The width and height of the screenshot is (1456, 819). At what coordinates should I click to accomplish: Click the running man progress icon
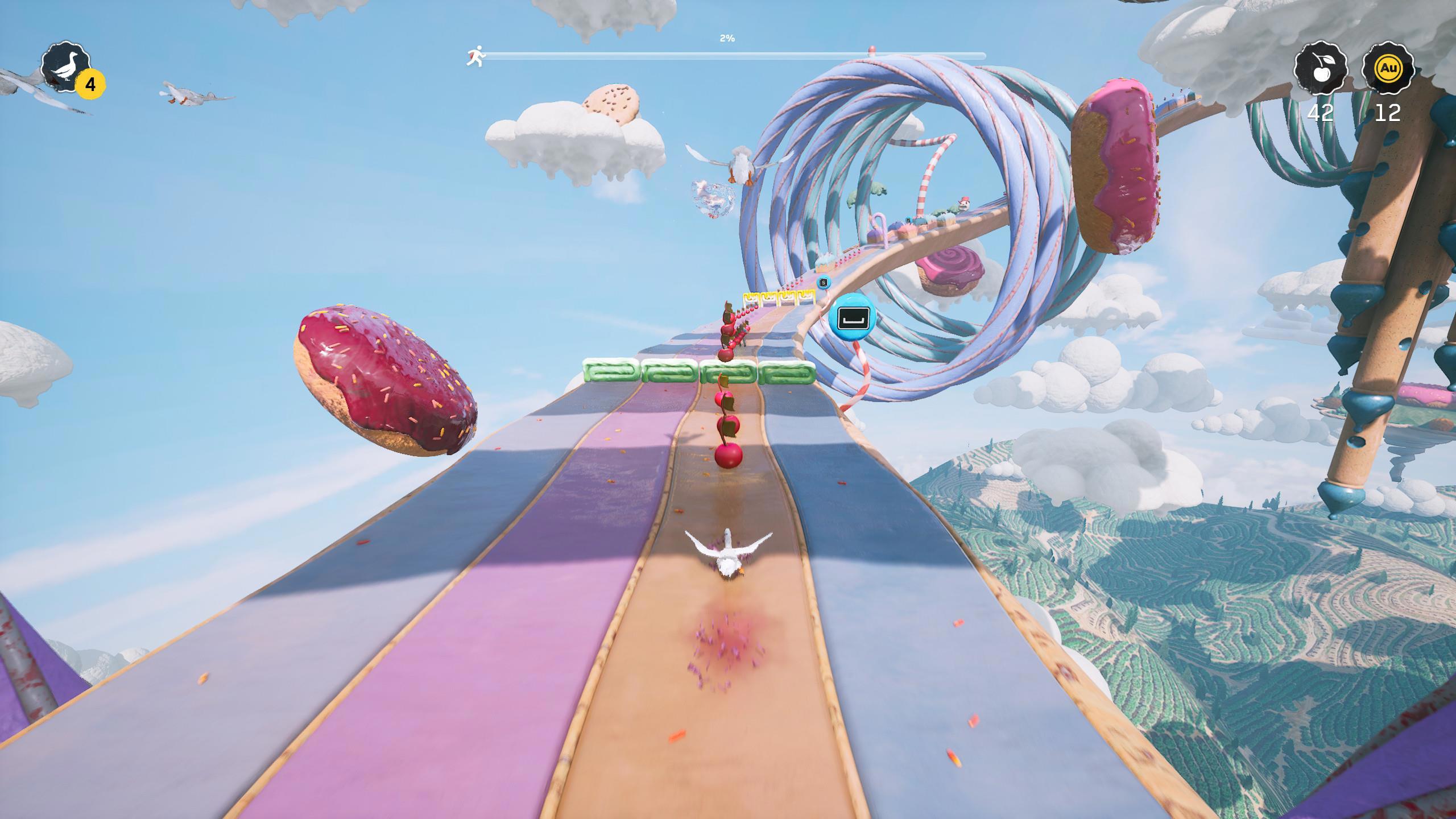pos(476,56)
